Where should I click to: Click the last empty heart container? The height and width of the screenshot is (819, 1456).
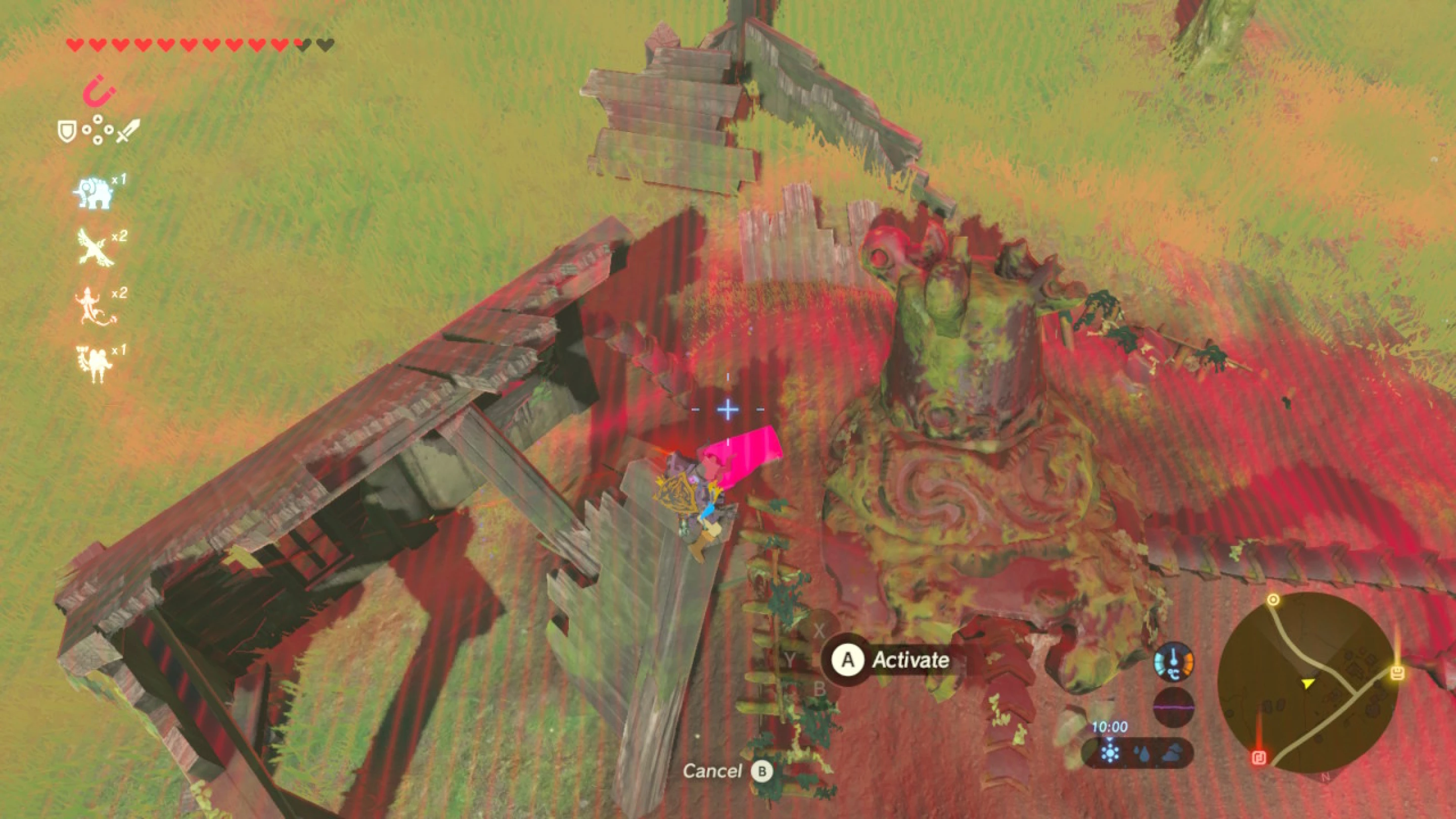click(322, 43)
